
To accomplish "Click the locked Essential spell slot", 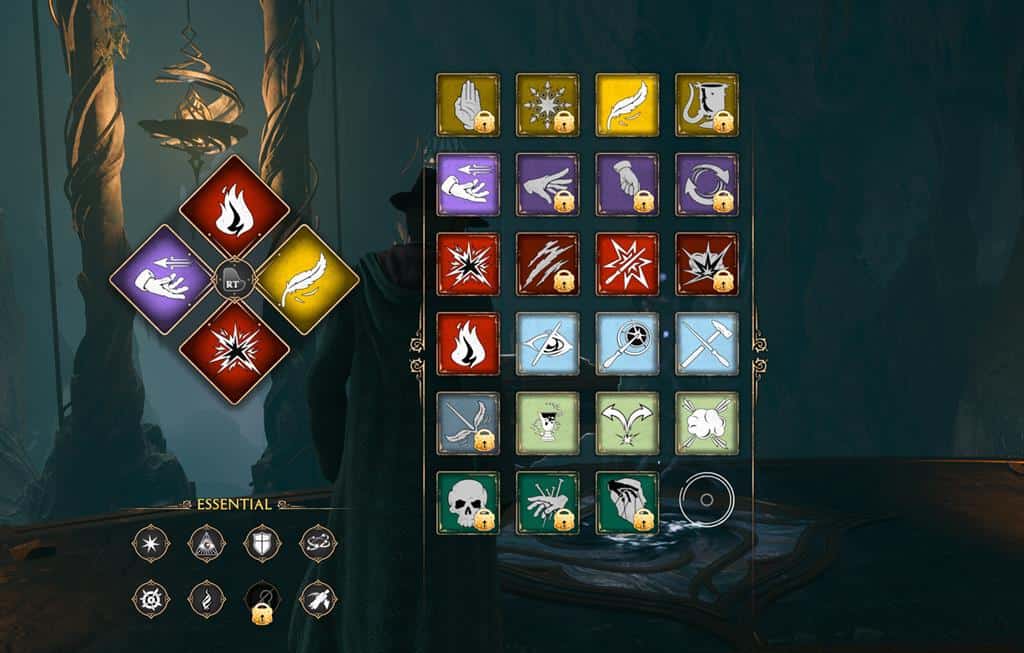I will [x=262, y=600].
